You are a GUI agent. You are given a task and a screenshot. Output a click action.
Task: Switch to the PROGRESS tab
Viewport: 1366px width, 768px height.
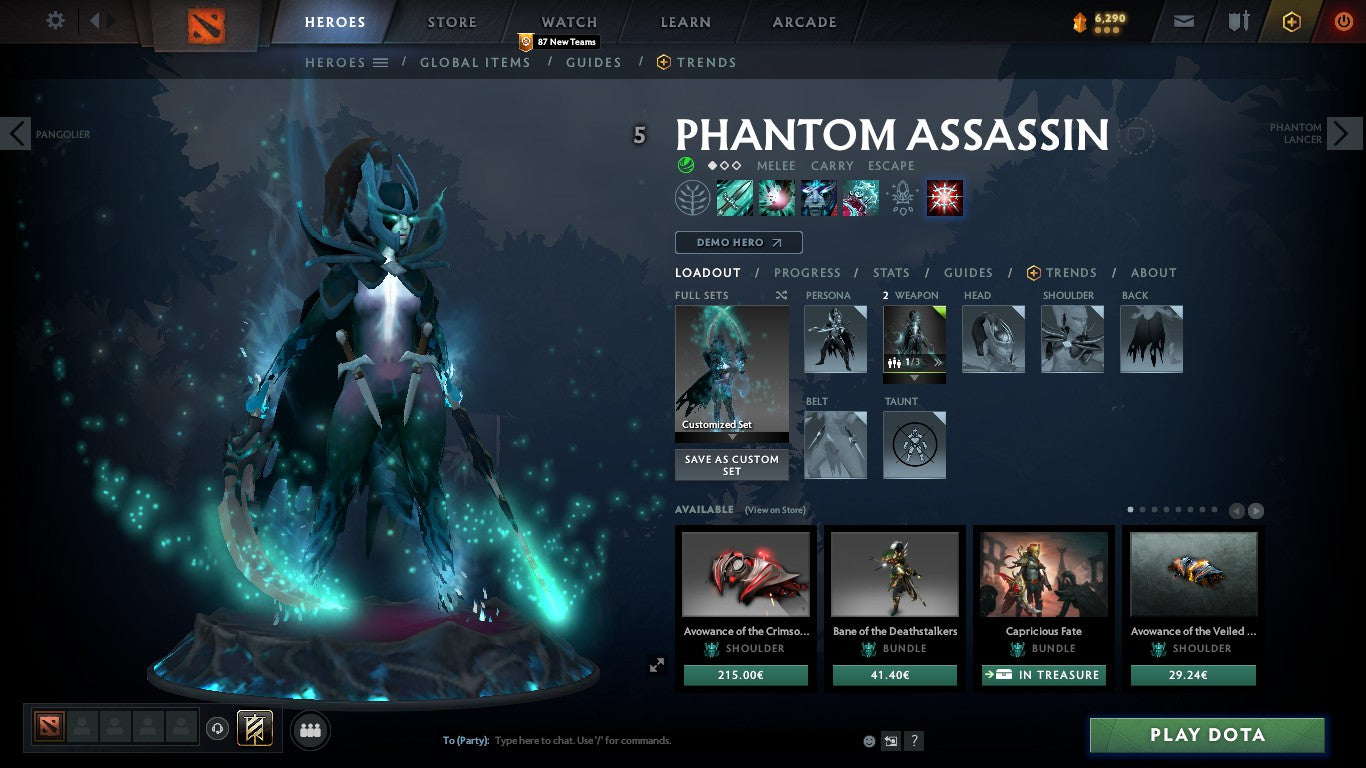pyautogui.click(x=808, y=272)
